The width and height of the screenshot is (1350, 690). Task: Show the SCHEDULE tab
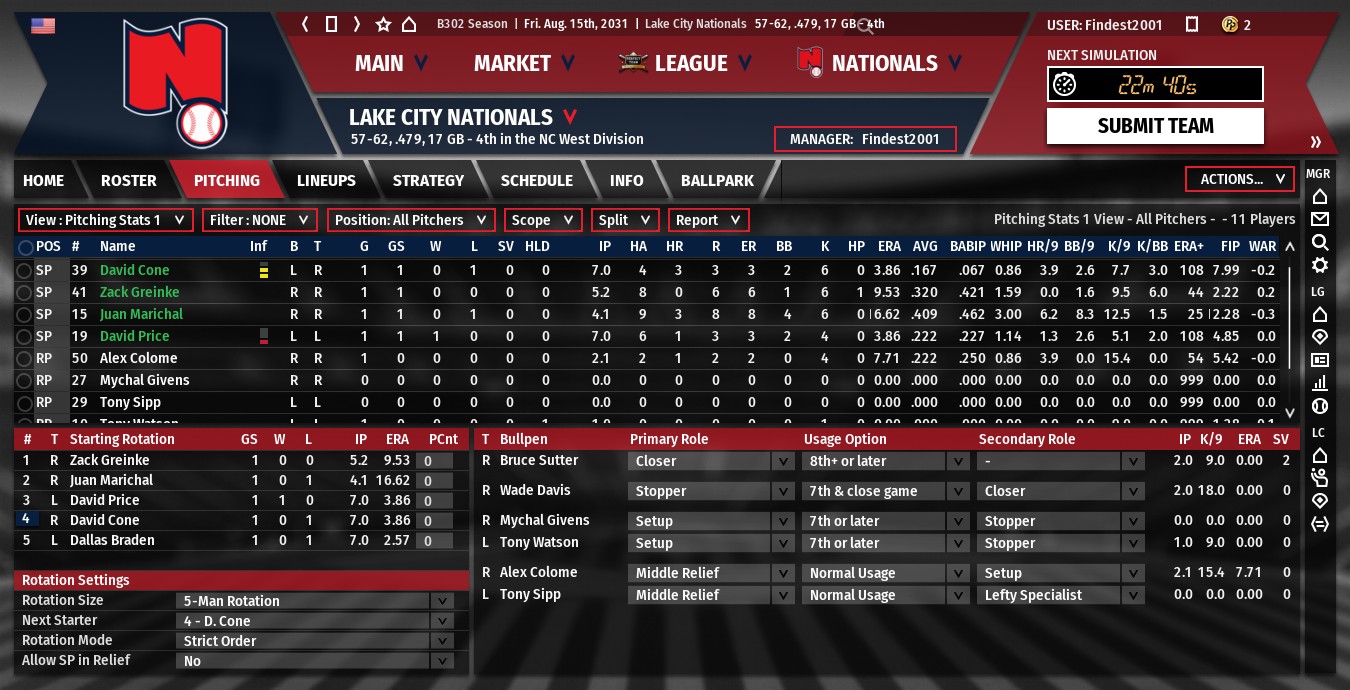(536, 181)
